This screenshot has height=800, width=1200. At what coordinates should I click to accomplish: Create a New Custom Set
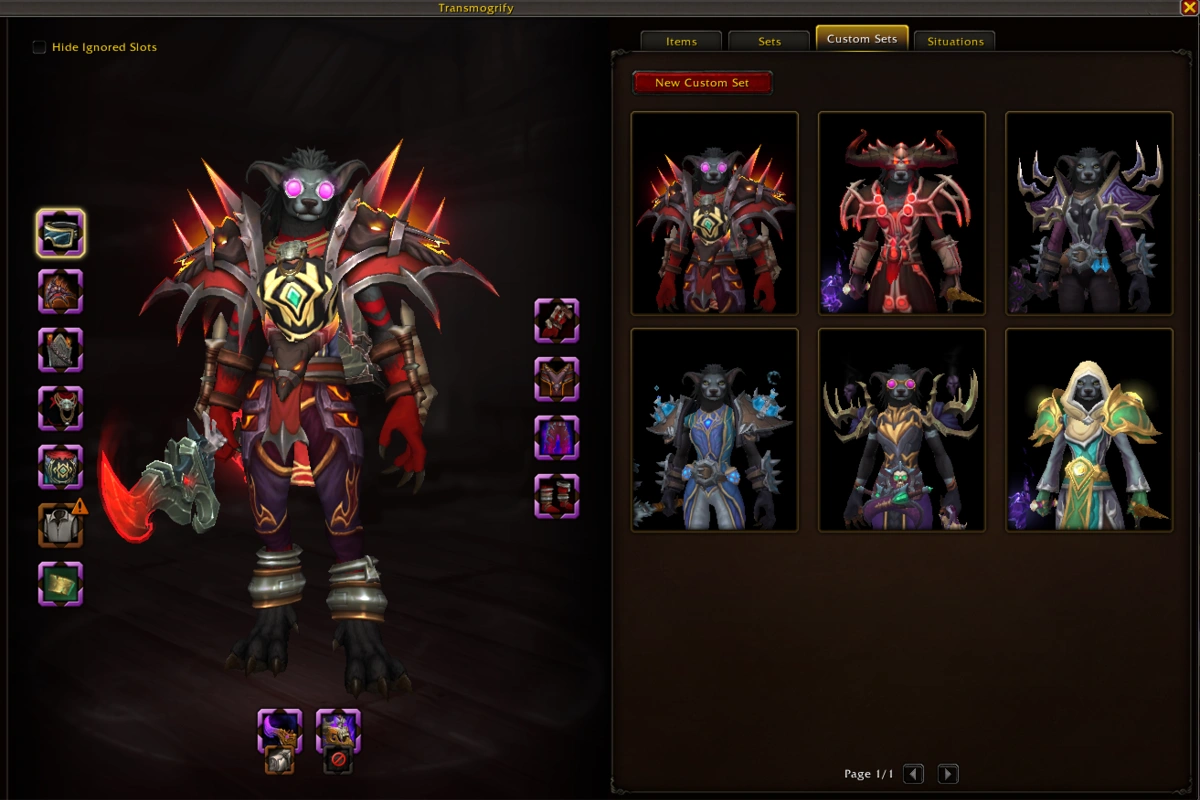tap(702, 83)
